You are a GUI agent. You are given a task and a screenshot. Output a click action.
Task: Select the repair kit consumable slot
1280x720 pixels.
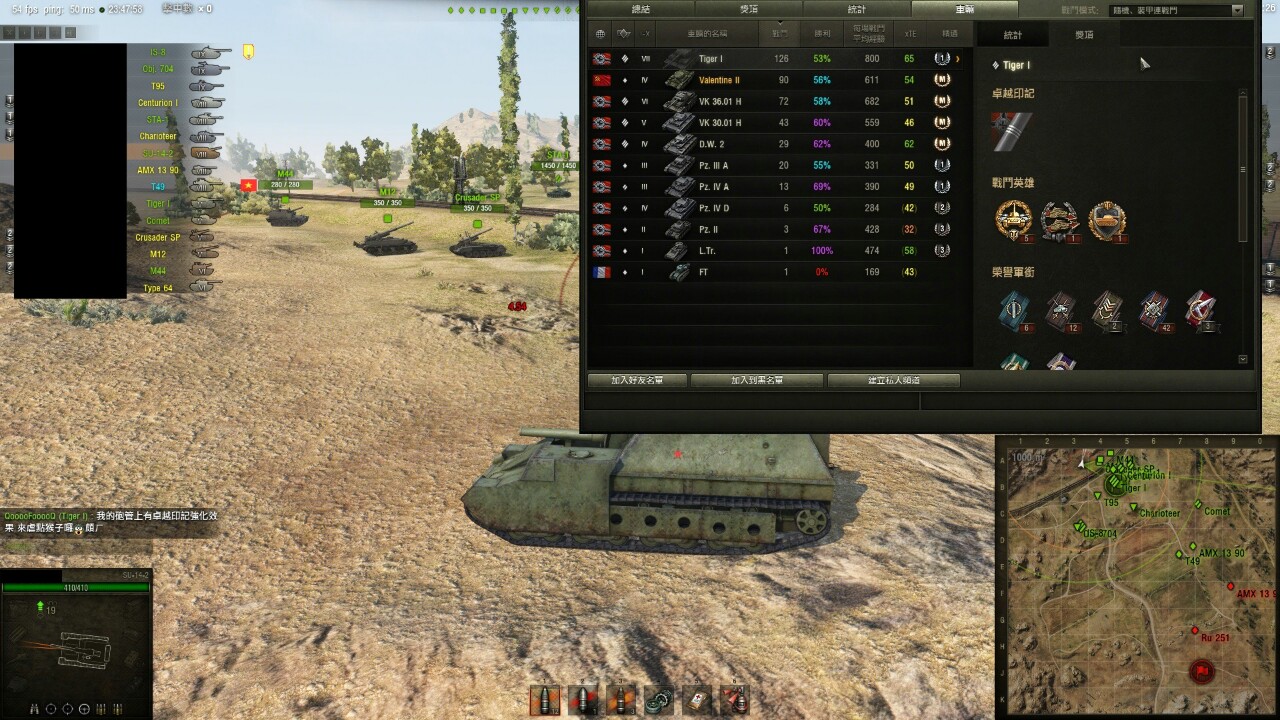point(659,699)
